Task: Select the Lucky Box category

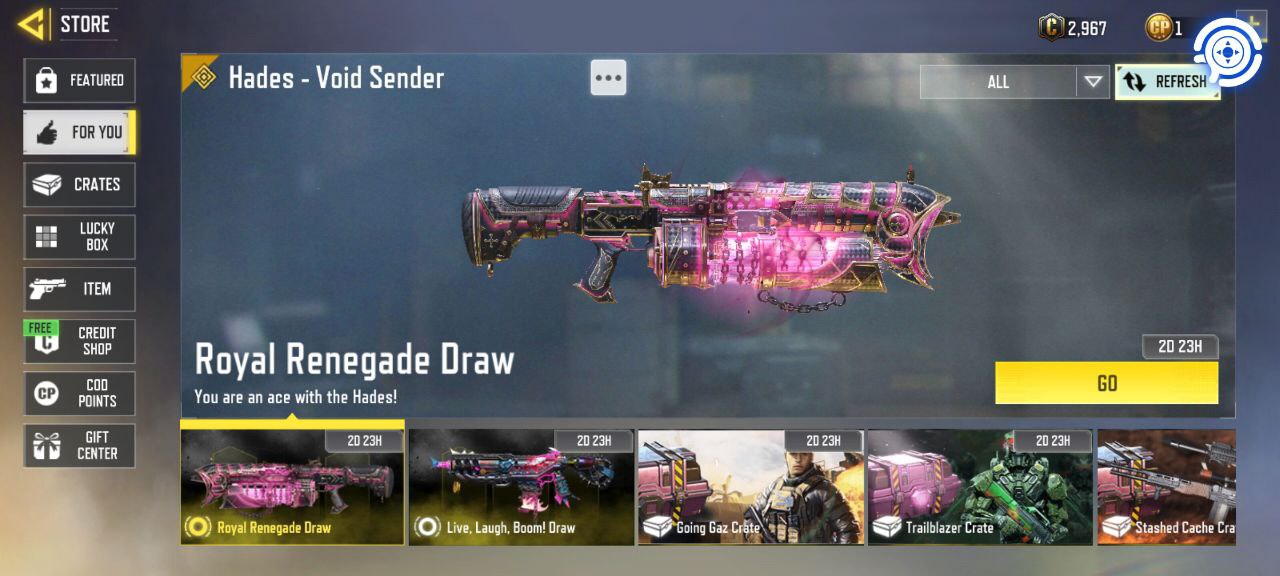Action: point(79,237)
